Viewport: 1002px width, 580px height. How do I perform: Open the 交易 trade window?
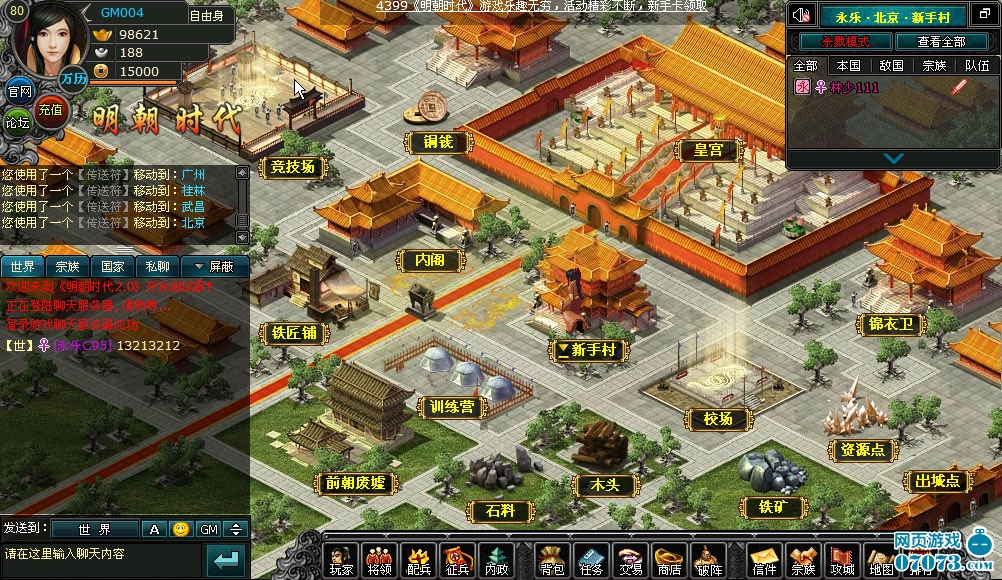coord(630,561)
